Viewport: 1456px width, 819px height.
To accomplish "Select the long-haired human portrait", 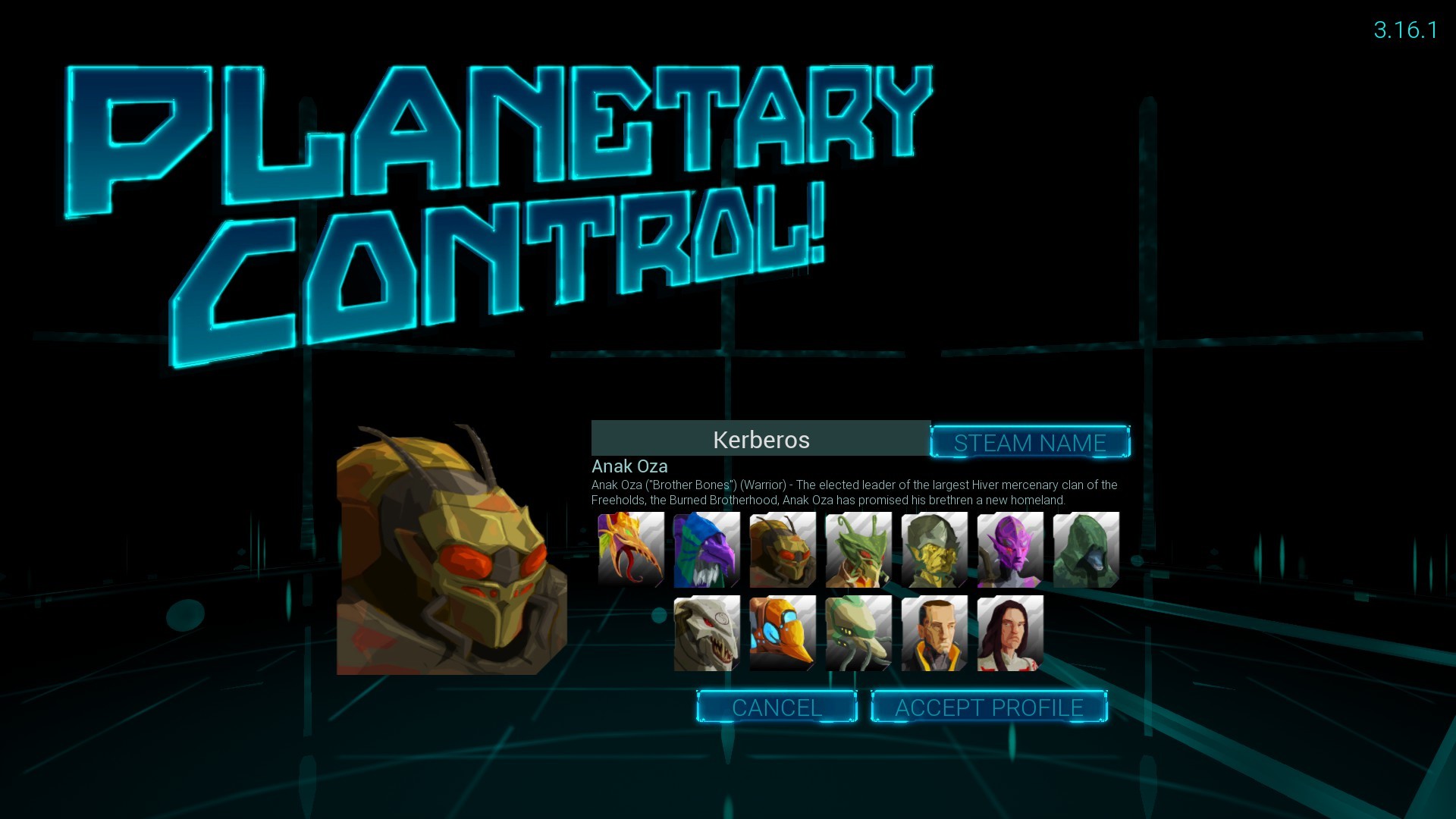I will click(x=1009, y=633).
